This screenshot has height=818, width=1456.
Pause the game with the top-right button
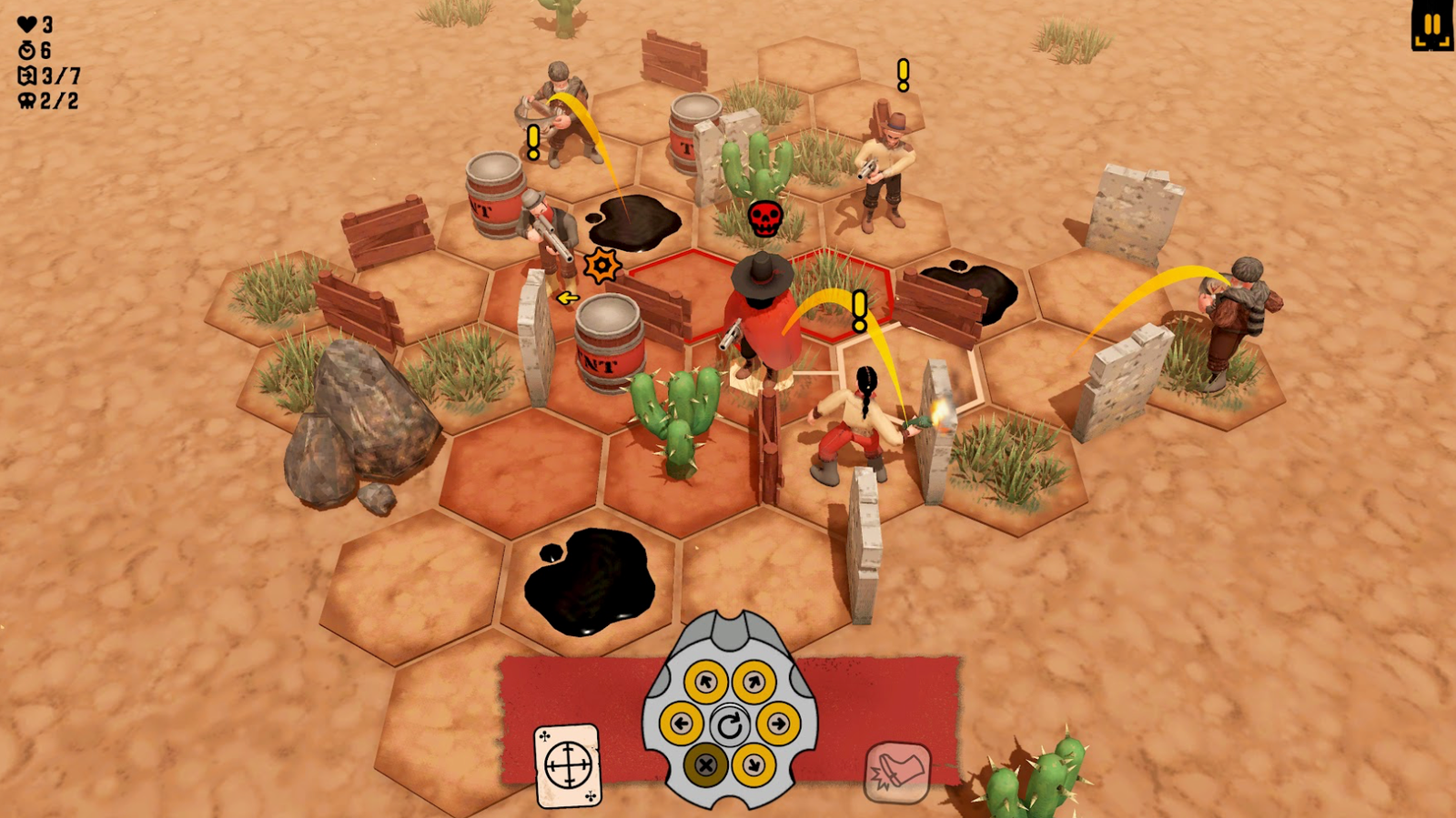pos(1431,25)
